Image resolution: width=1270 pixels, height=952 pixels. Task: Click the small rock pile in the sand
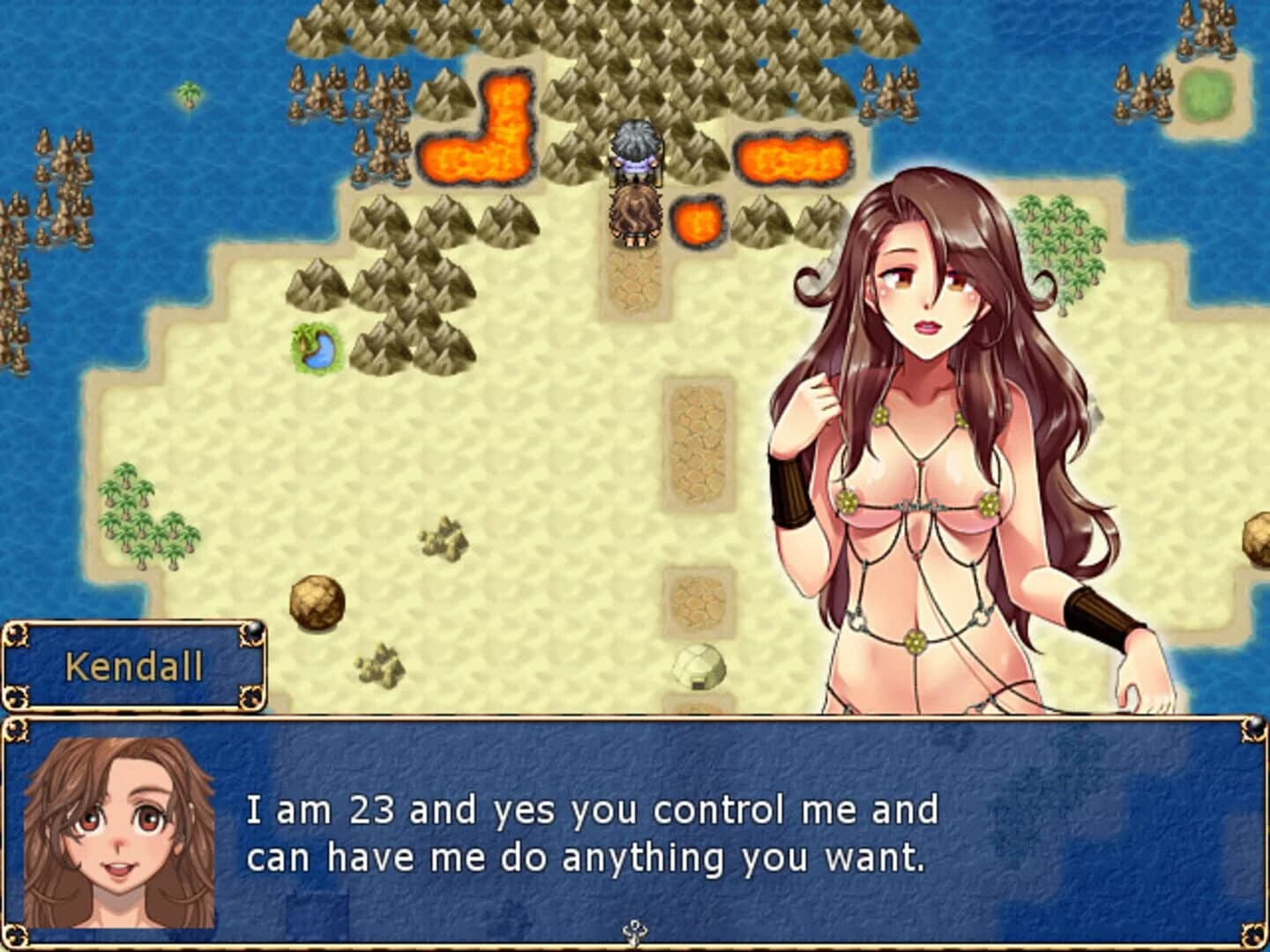[443, 539]
